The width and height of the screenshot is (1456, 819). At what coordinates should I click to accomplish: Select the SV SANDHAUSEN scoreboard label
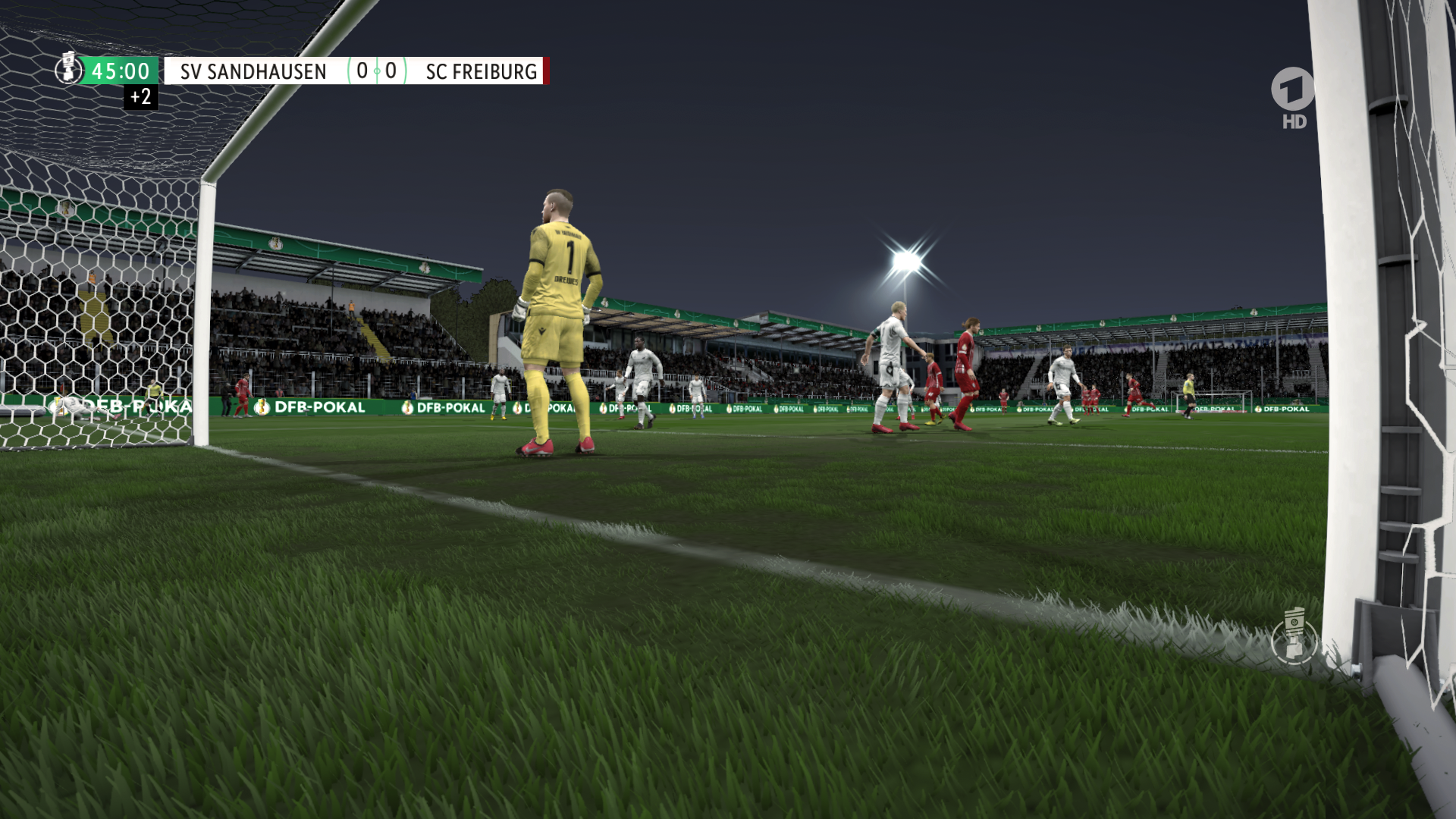(x=253, y=71)
